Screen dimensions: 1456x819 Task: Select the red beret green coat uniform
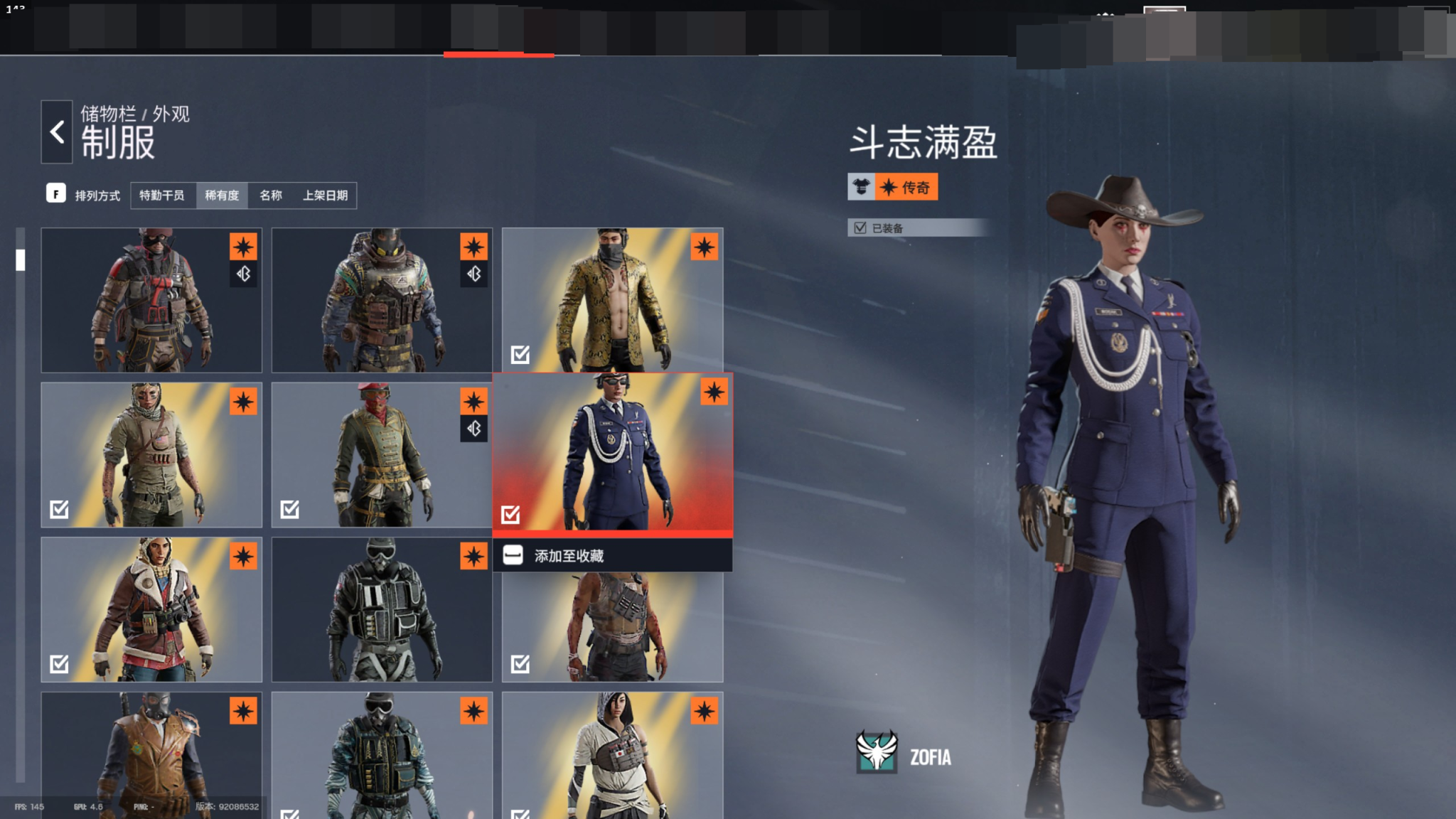click(382, 455)
